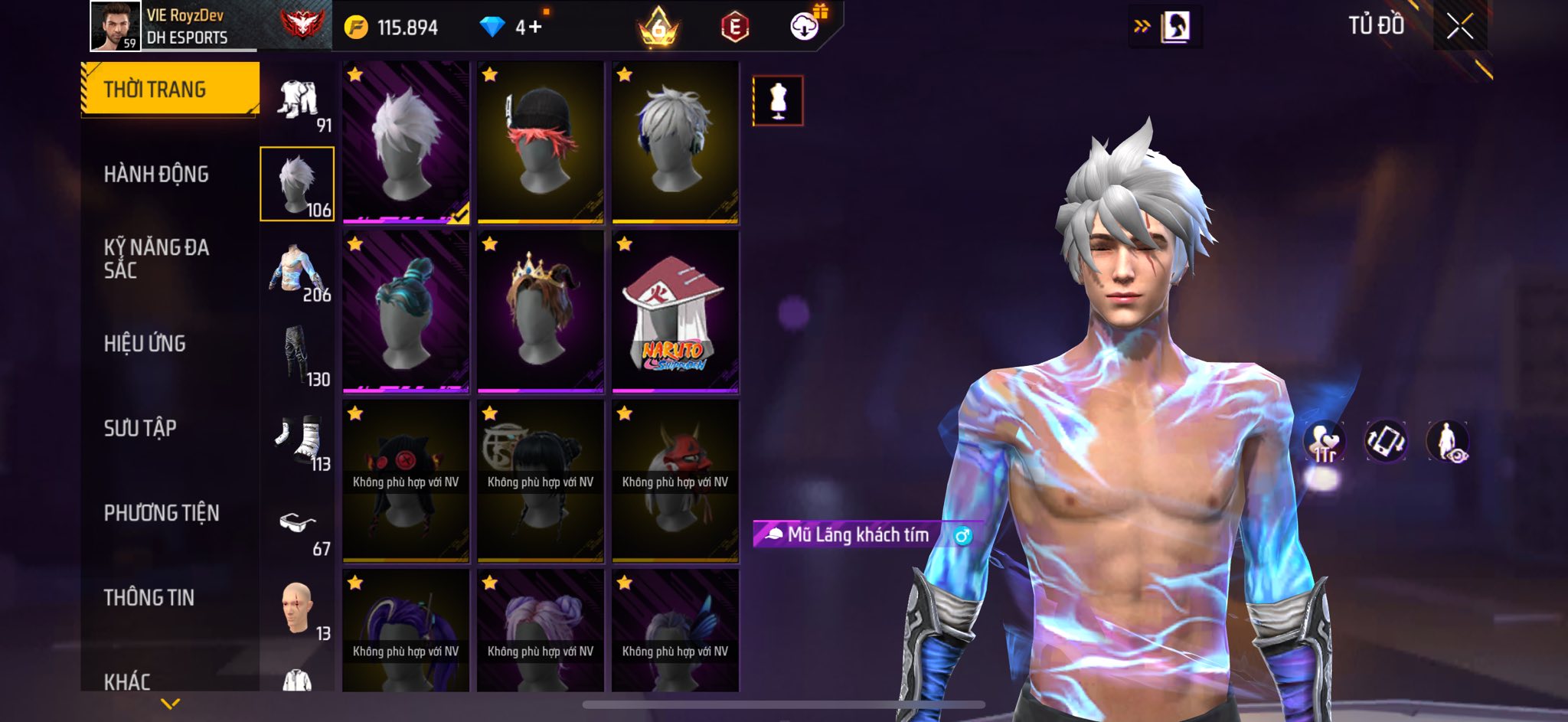Open the Thông Tin section

pos(149,597)
